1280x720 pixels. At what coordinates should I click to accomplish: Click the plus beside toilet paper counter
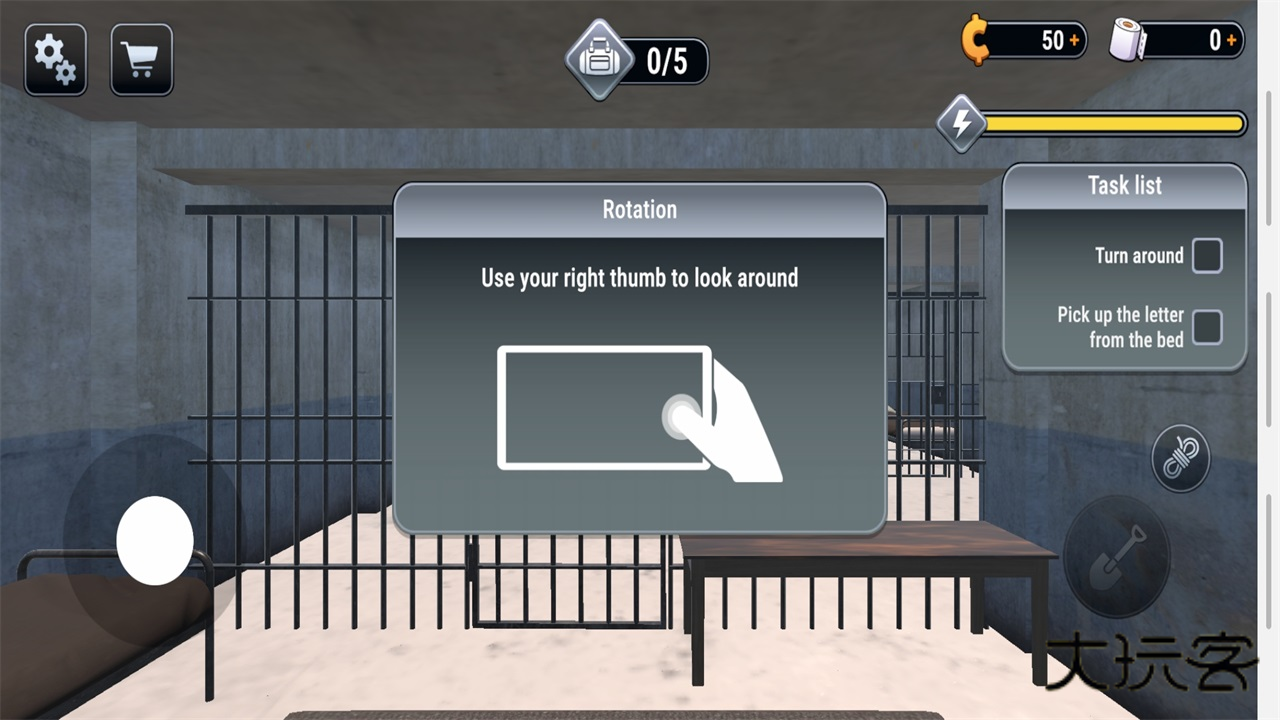coord(1232,41)
